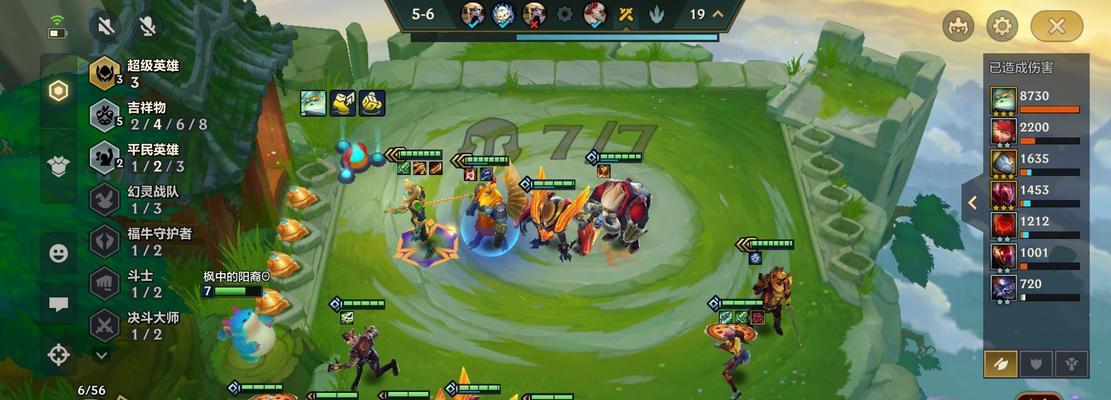Open the gear settings menu
Screen dimensions: 1111x400
[x=1002, y=26]
